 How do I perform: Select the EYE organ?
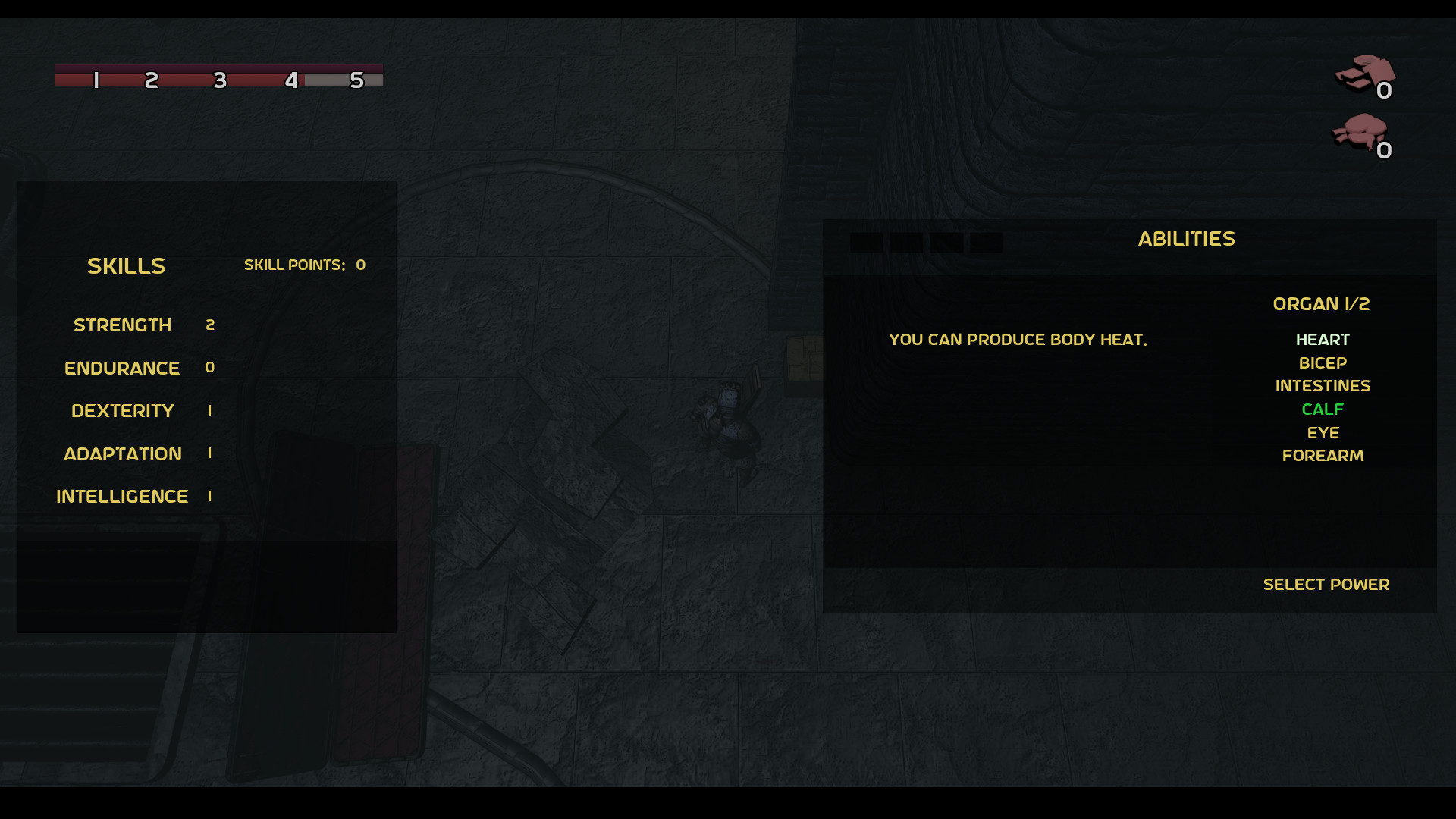pyautogui.click(x=1323, y=432)
